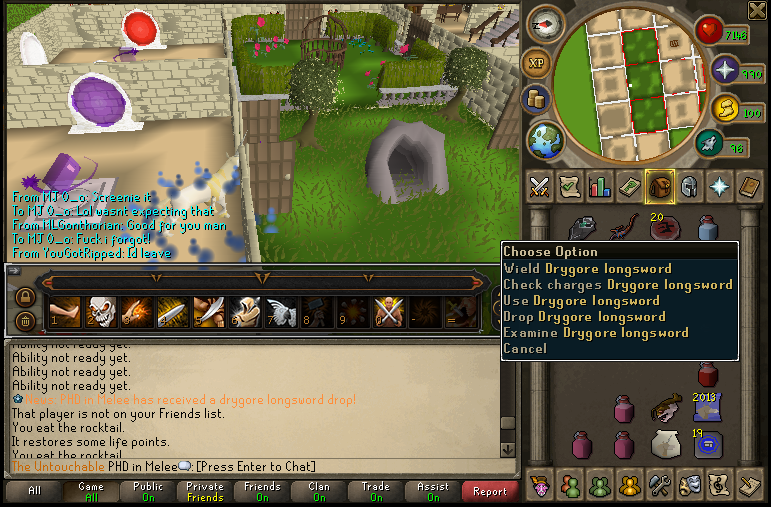Choose Use Drygore longsword
The image size is (771, 507).
(581, 300)
